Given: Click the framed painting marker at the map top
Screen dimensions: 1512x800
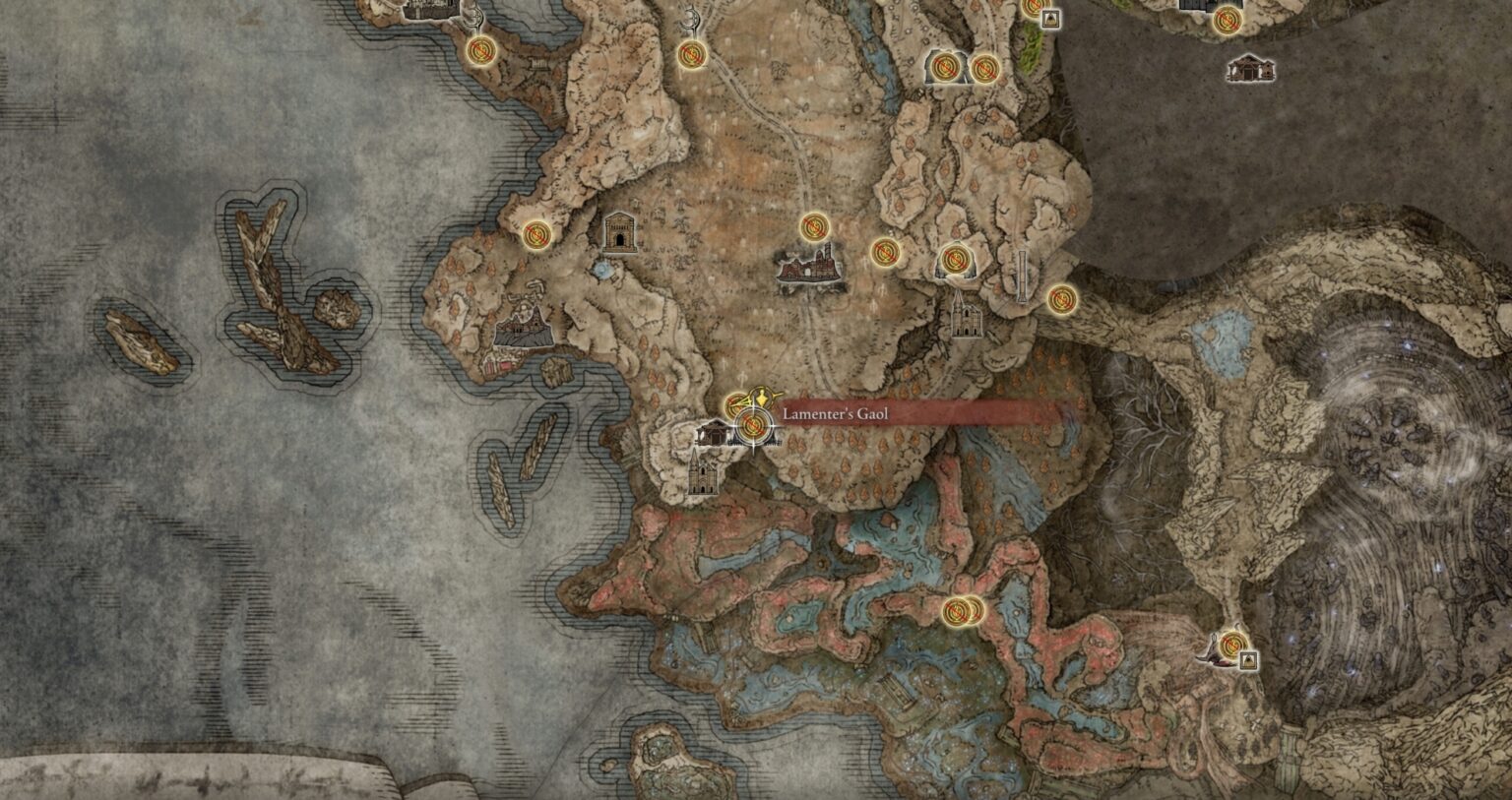Looking at the screenshot, I should [1050, 19].
